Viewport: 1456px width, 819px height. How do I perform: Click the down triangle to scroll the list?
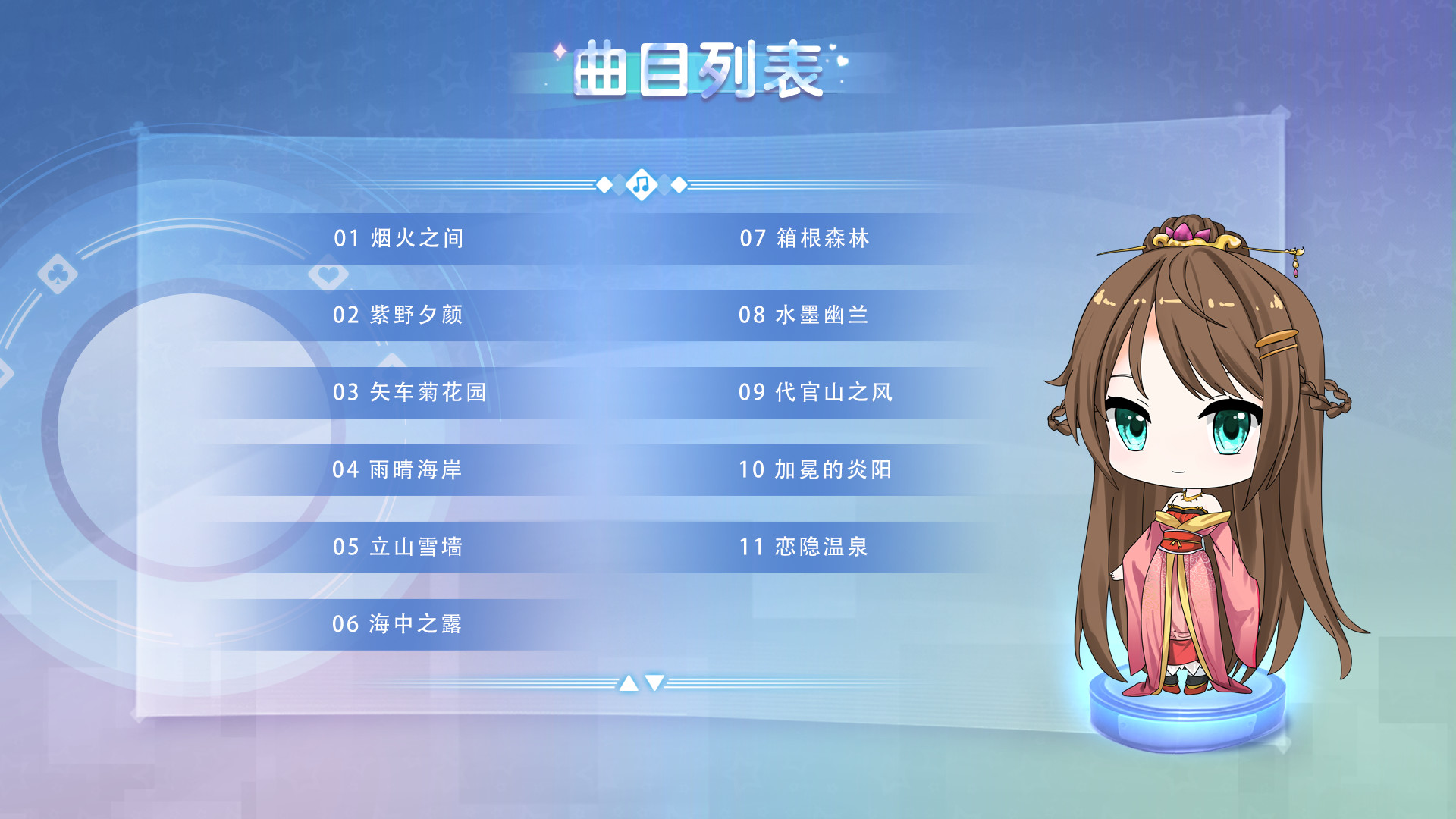point(654,682)
